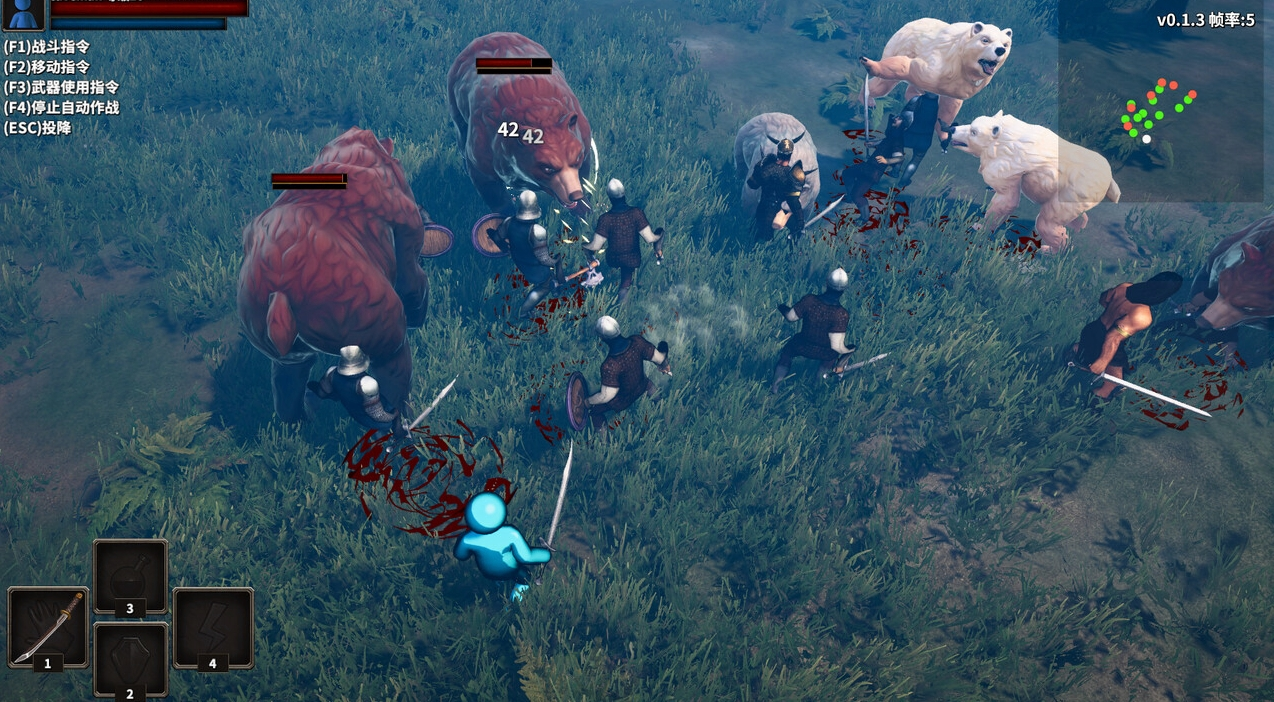The height and width of the screenshot is (702, 1274).
Task: Choose the shield slot numbered 2
Action: [x=130, y=658]
